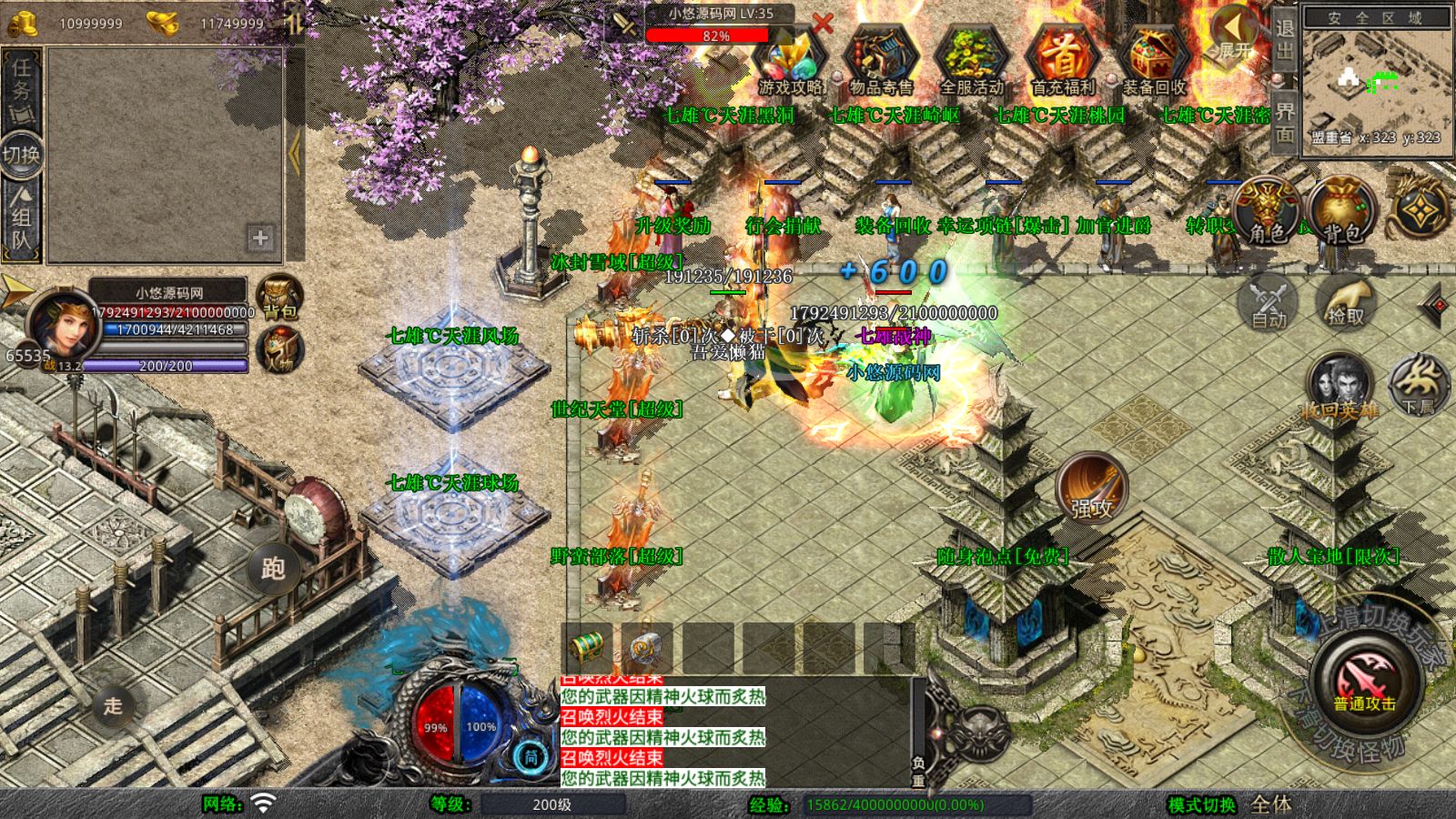This screenshot has height=819, width=1456.
Task: Click the plus button in quest panel
Action: [260, 238]
